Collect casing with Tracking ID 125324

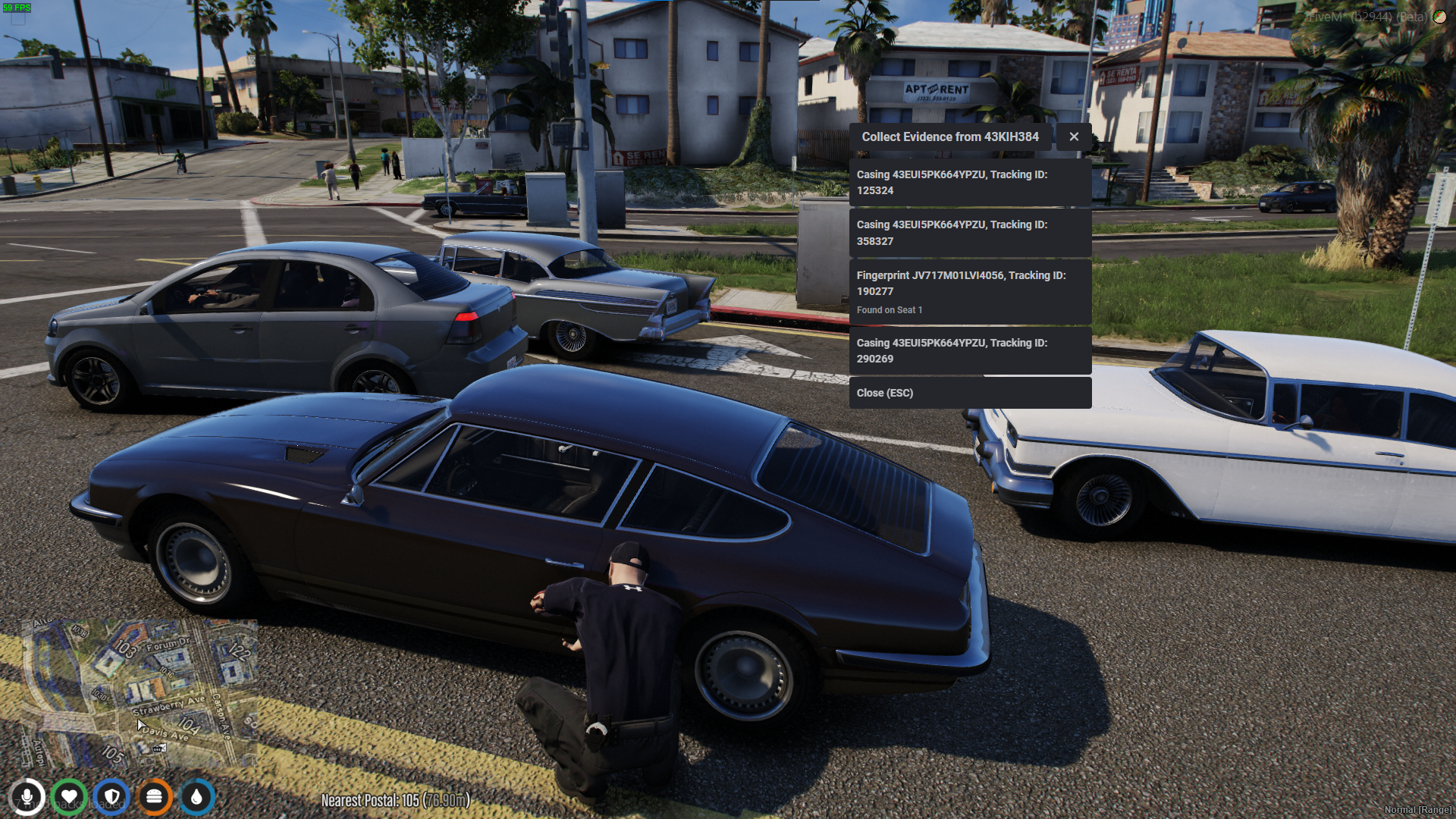(969, 182)
